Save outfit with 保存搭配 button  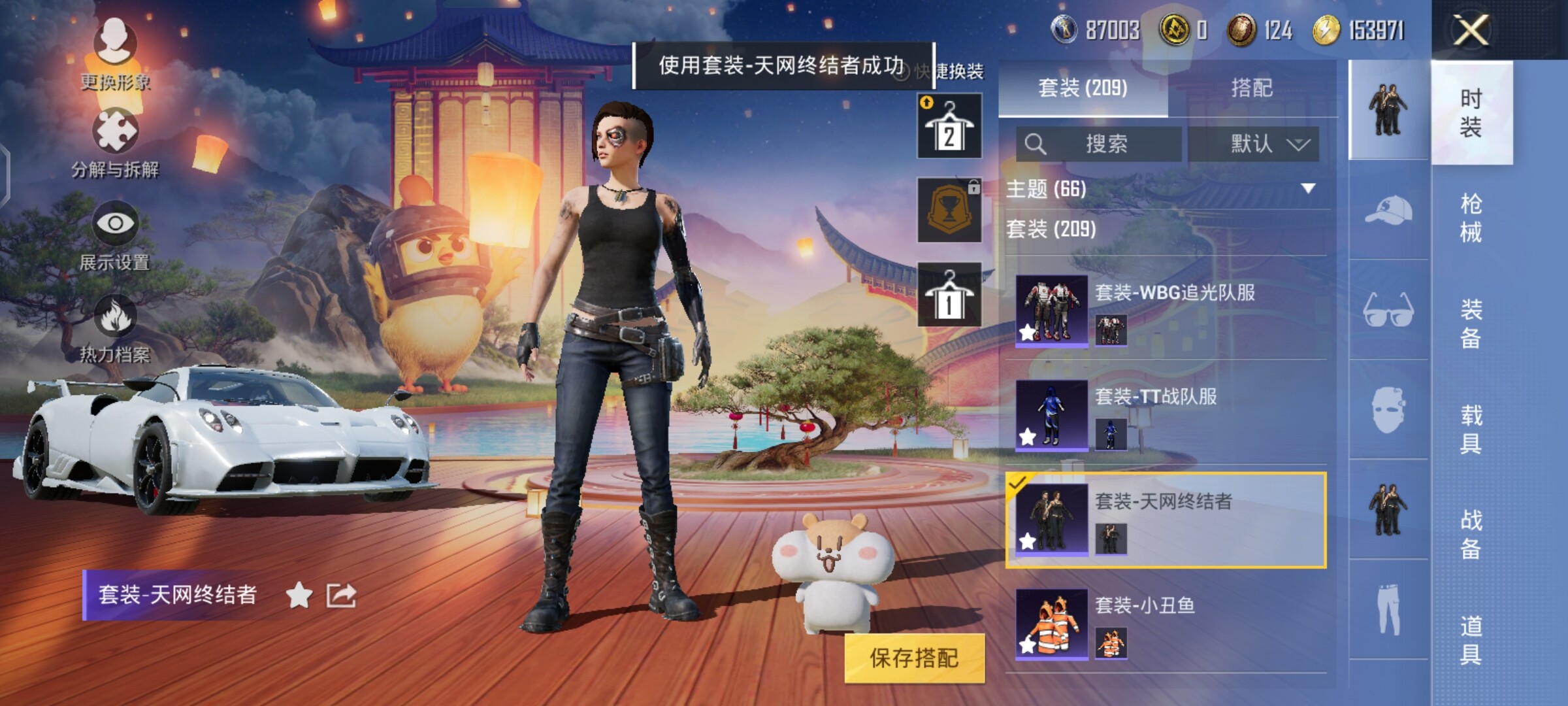[x=914, y=658]
